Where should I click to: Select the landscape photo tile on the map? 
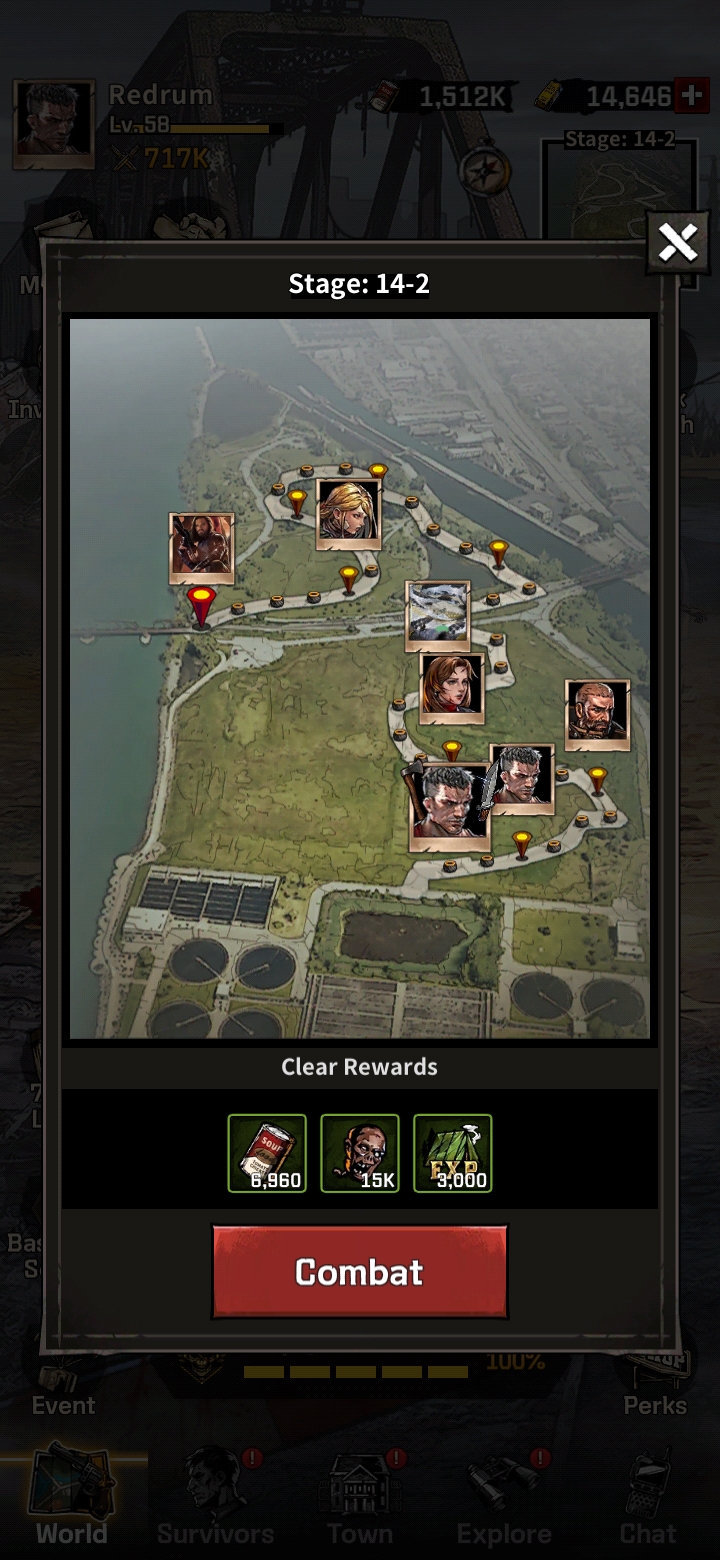pyautogui.click(x=438, y=611)
